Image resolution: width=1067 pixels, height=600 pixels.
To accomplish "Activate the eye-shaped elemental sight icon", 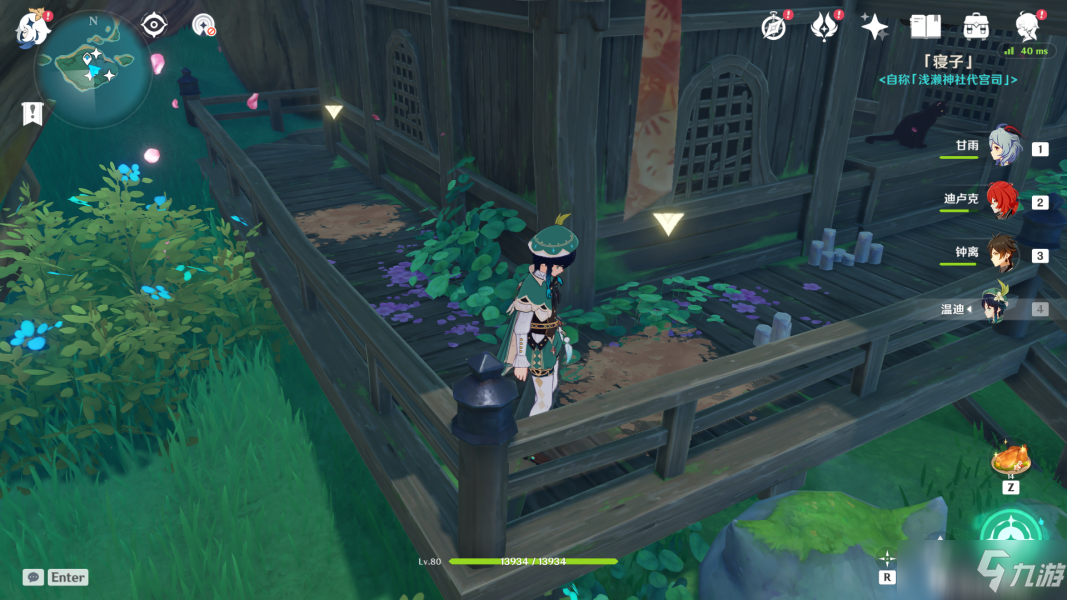I will (154, 25).
